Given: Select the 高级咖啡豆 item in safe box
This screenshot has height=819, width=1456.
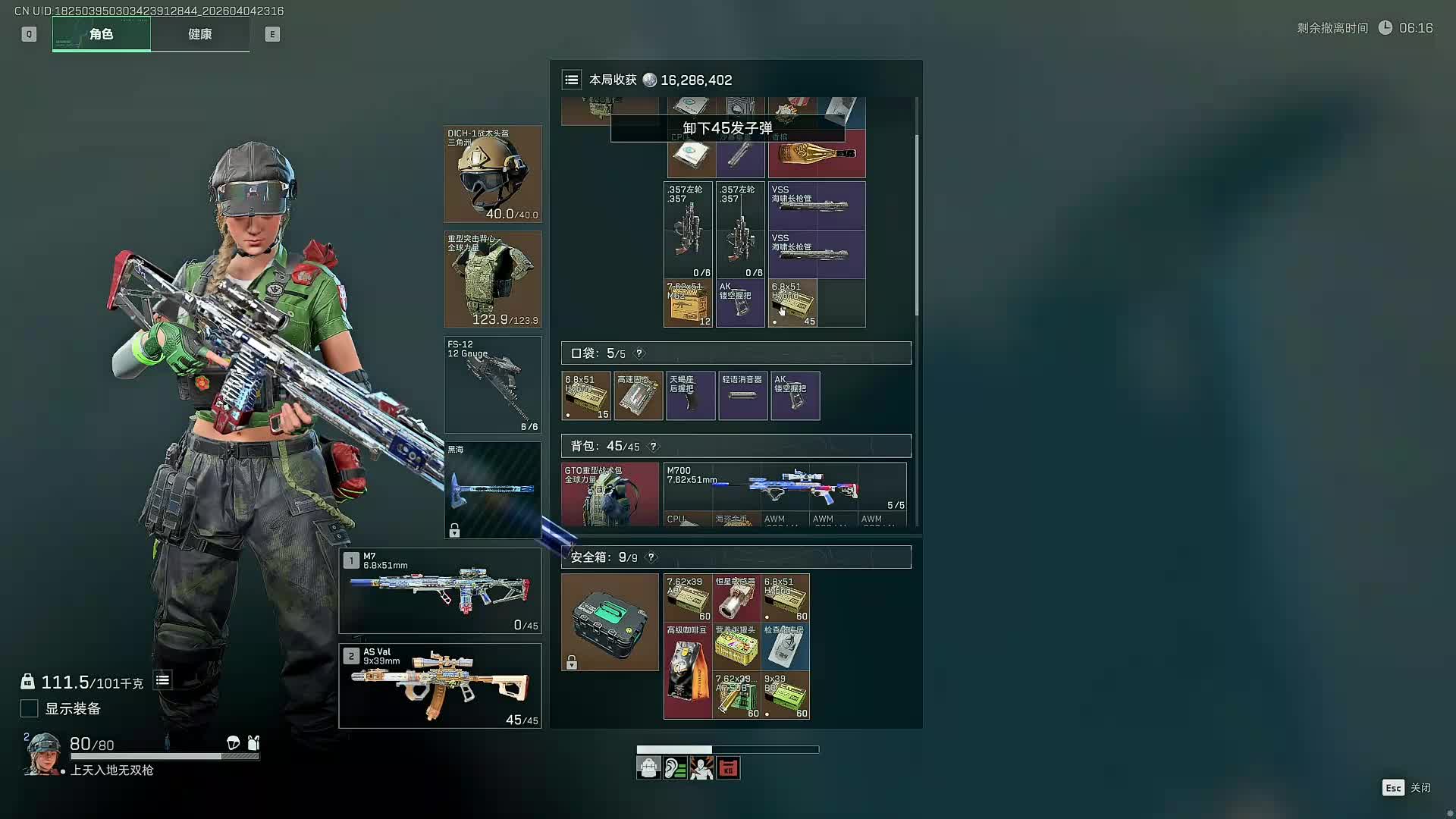Looking at the screenshot, I should (688, 671).
